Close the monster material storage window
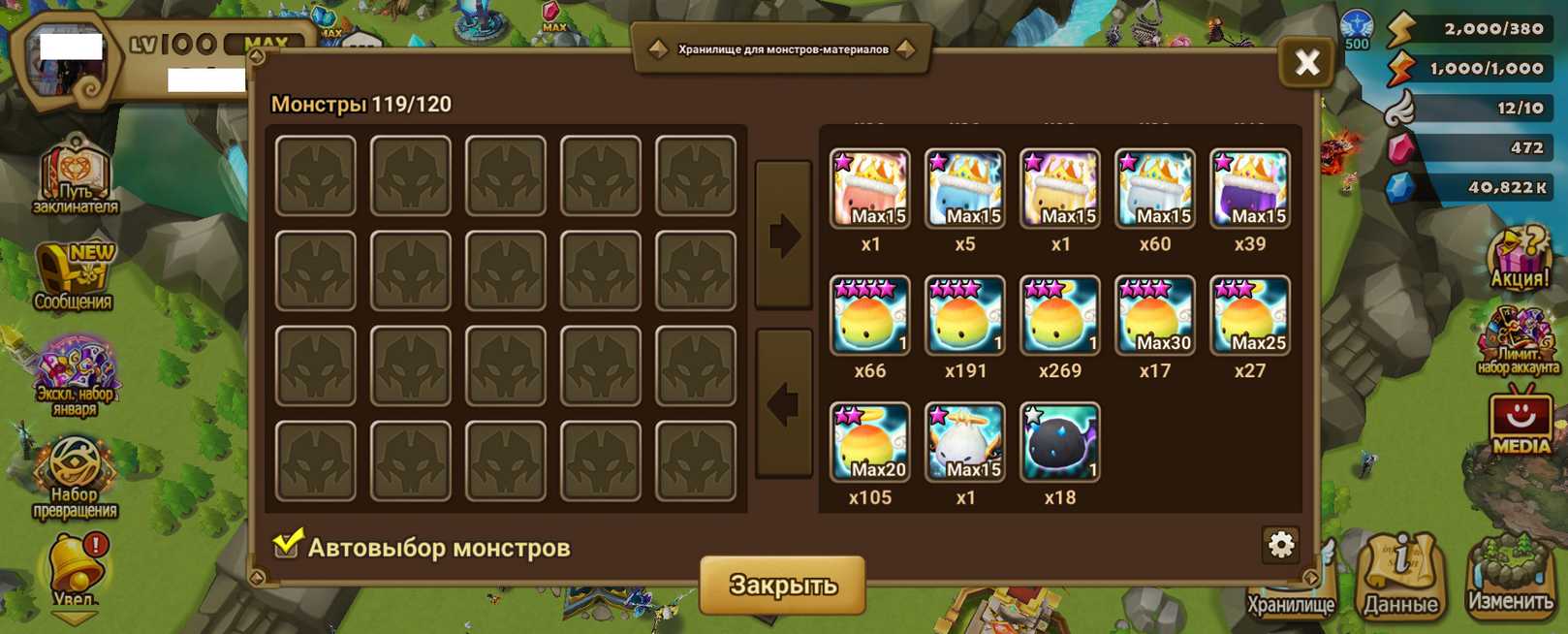 [1306, 63]
